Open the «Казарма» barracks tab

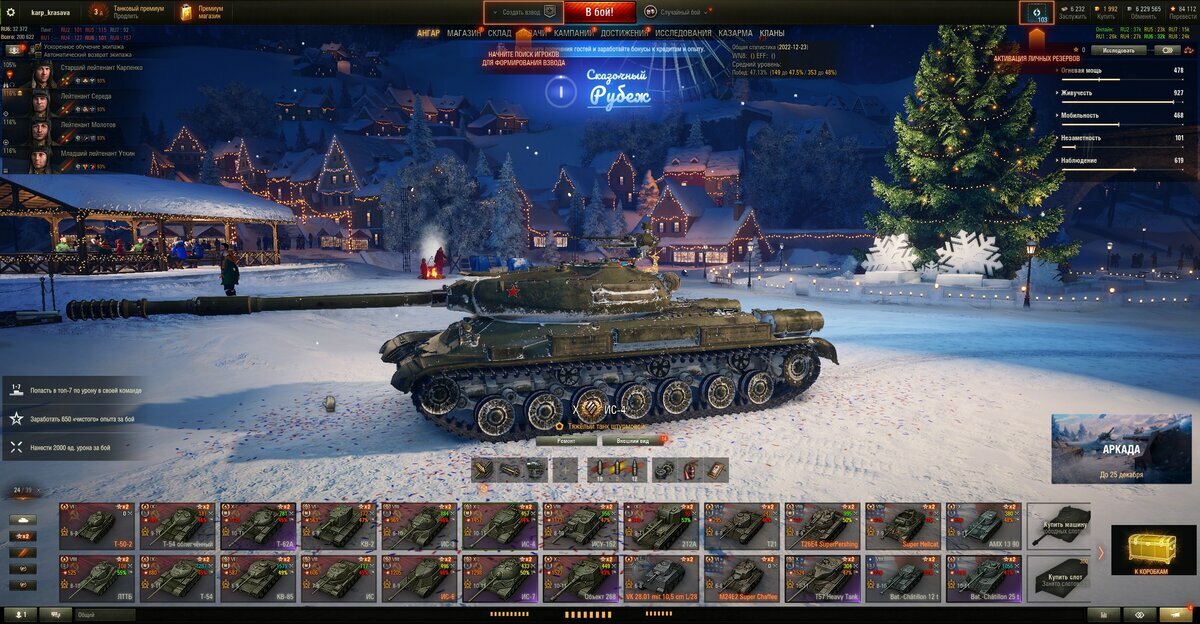[736, 33]
